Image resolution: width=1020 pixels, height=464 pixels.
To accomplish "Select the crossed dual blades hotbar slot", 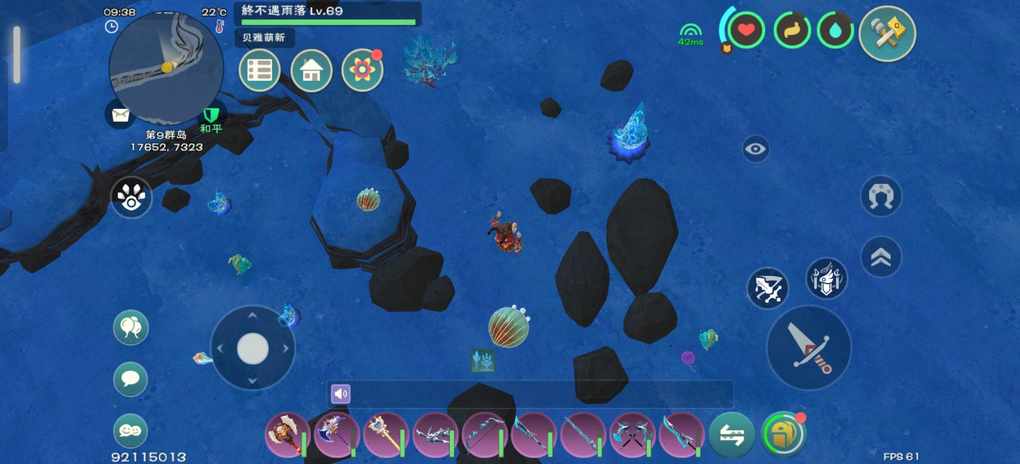I will 631,435.
